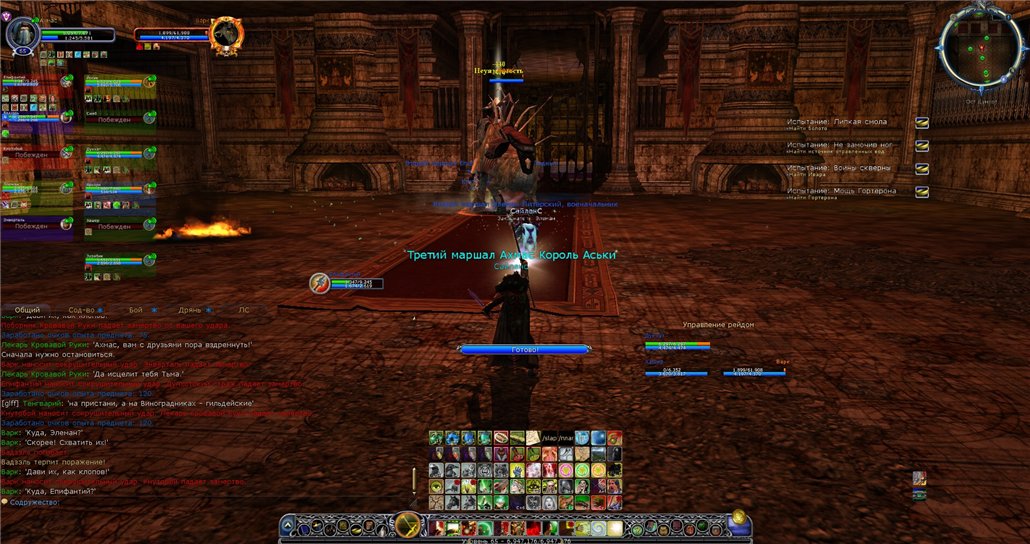Click the Готово! bar
Image resolution: width=1030 pixels, height=544 pixels.
(x=526, y=350)
